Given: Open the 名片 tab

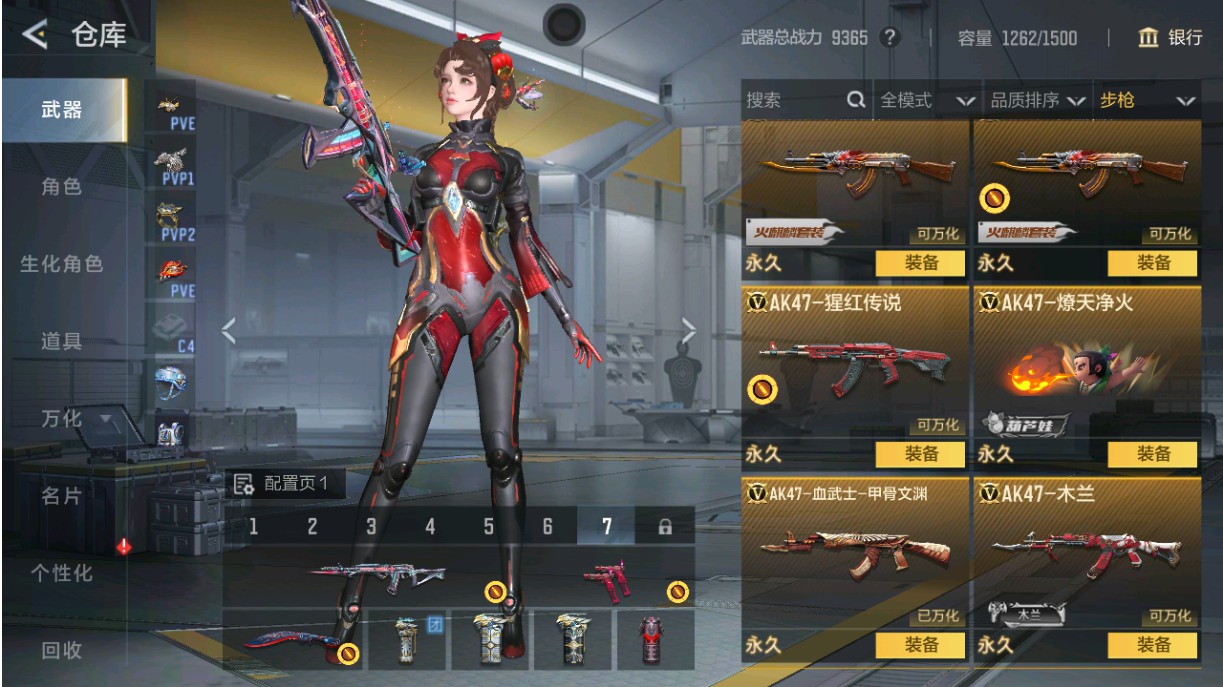Looking at the screenshot, I should pos(62,496).
